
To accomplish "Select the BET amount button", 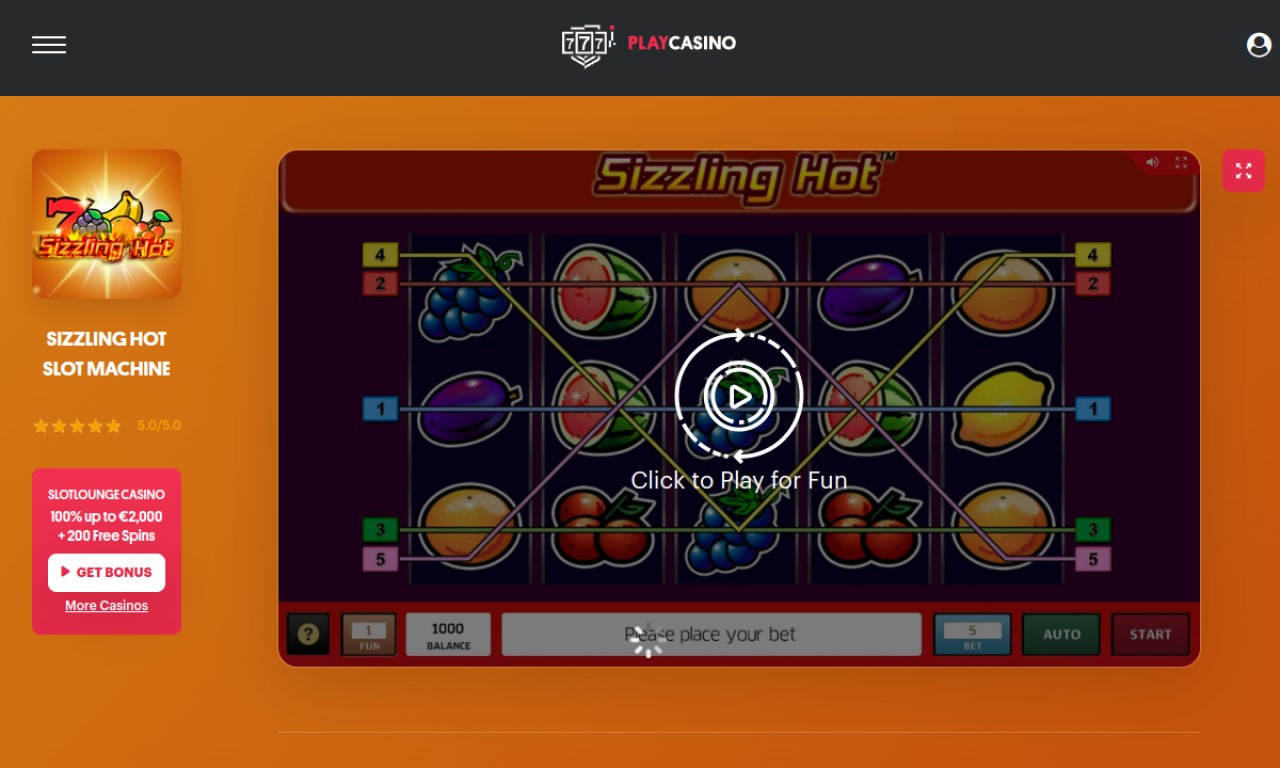I will (x=972, y=634).
